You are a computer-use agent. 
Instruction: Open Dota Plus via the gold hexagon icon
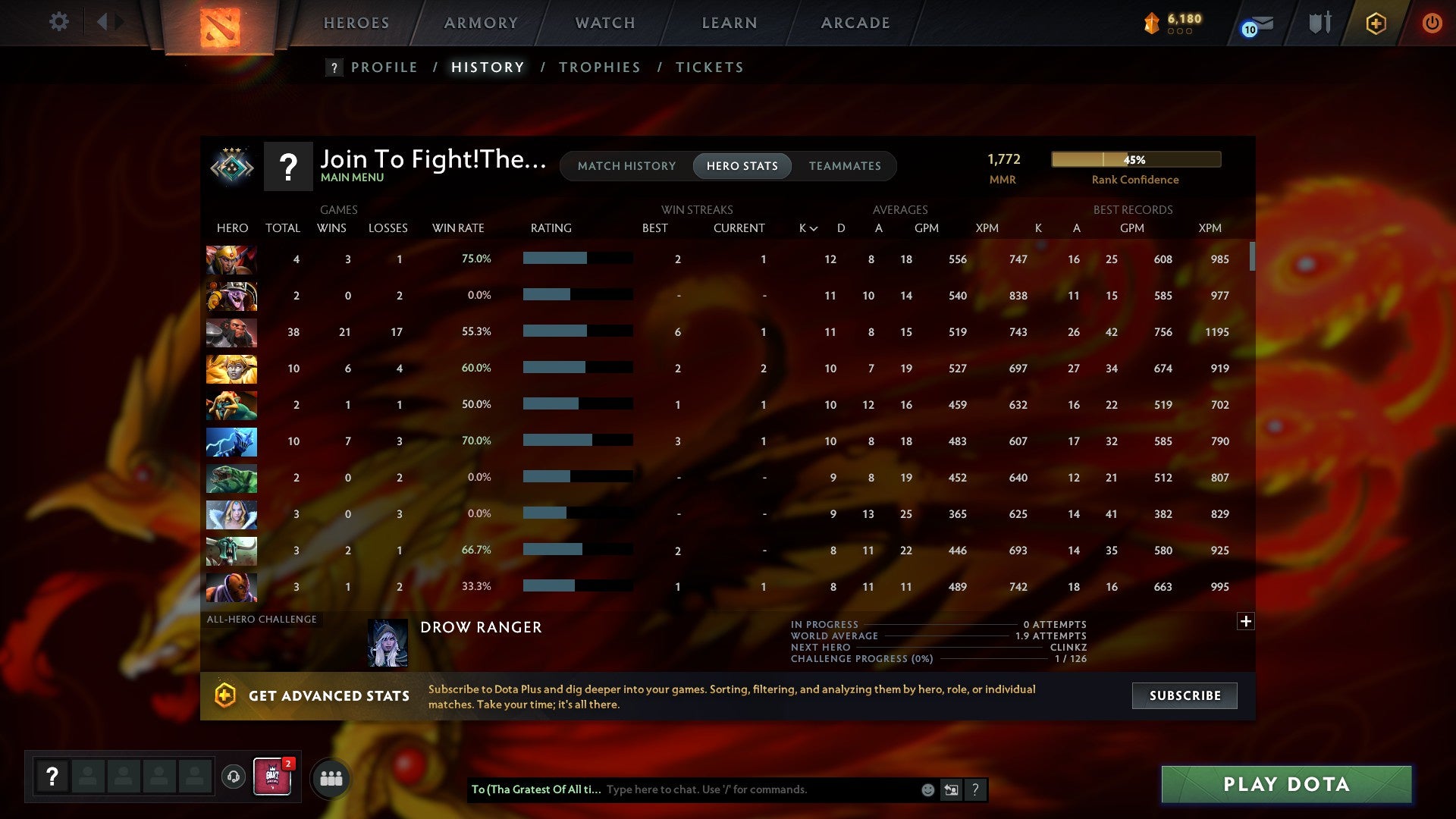coord(1375,23)
